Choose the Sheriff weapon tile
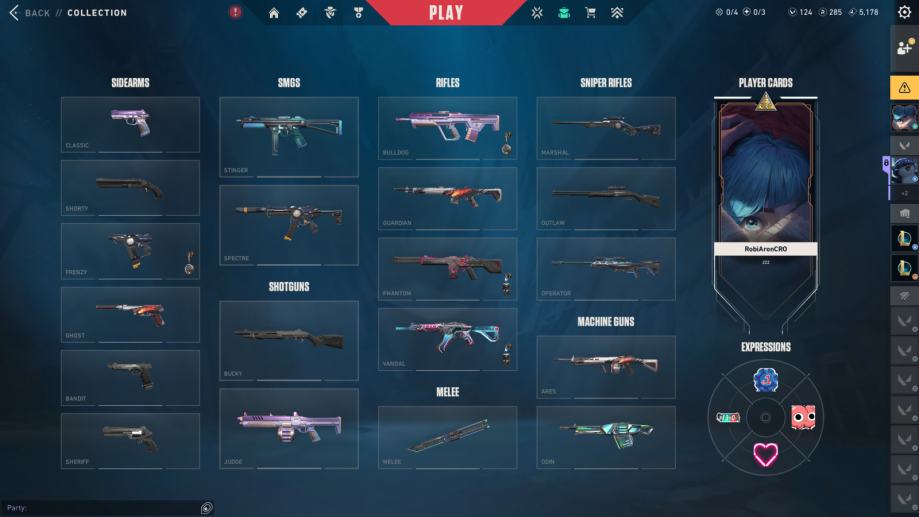919x517 pixels. click(x=130, y=441)
